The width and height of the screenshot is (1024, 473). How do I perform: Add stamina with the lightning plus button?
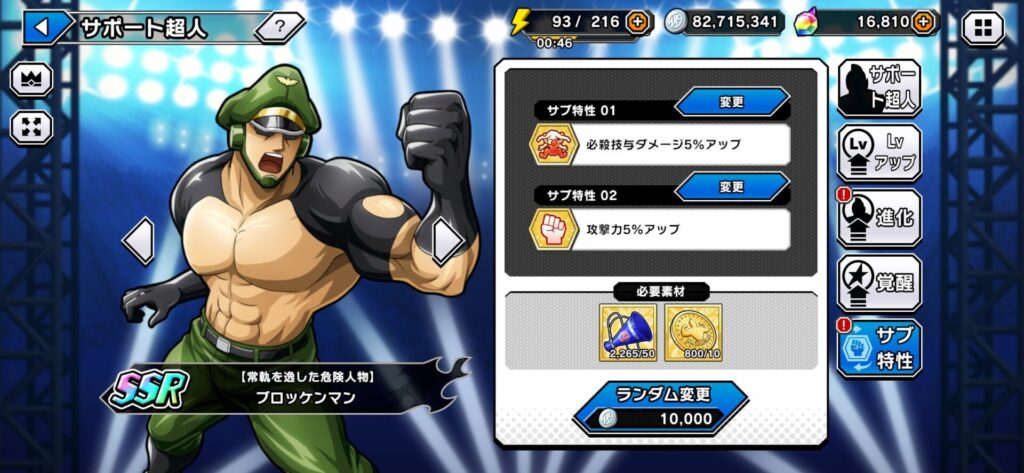pos(637,21)
